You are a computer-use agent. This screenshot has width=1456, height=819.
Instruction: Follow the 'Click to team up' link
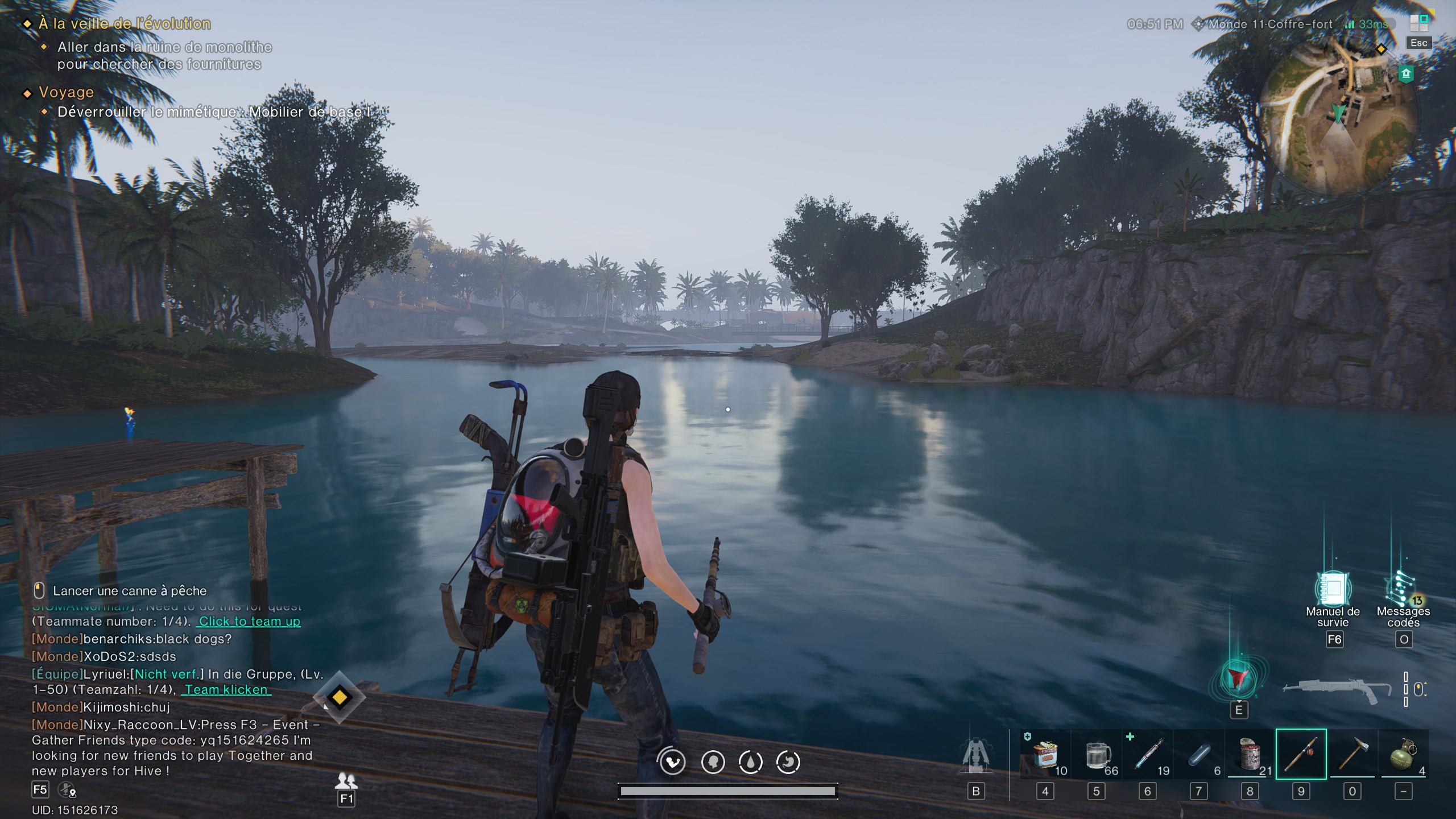pyautogui.click(x=249, y=622)
